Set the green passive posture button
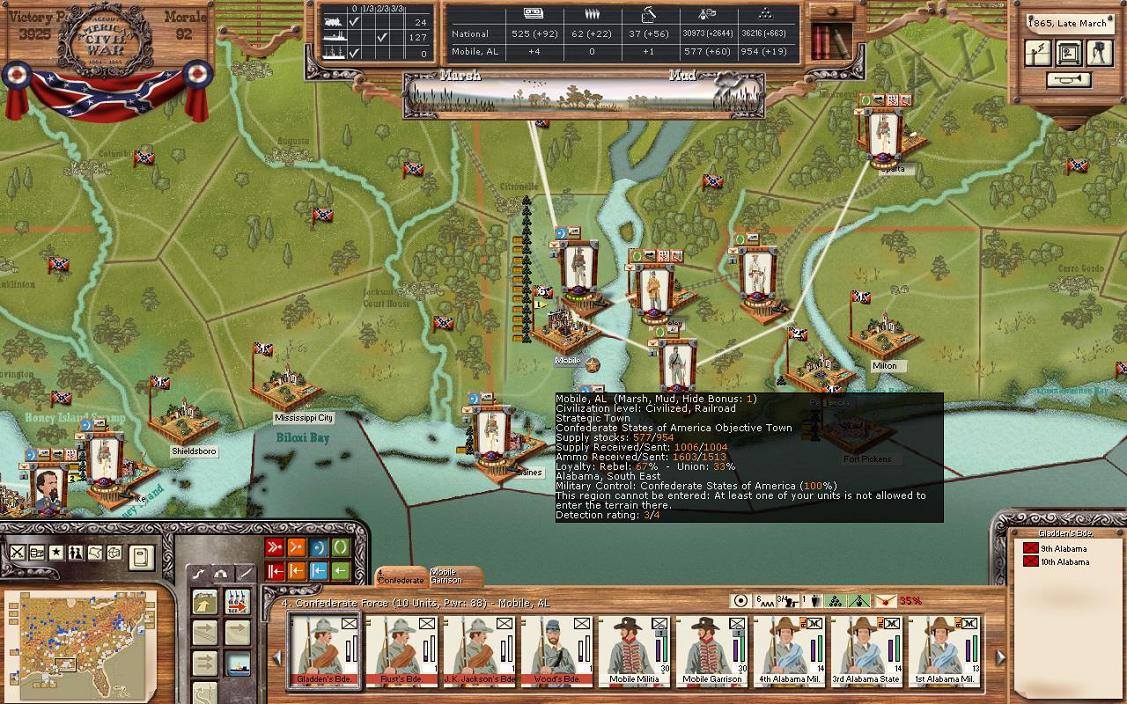1127x704 pixels. pyautogui.click(x=341, y=547)
